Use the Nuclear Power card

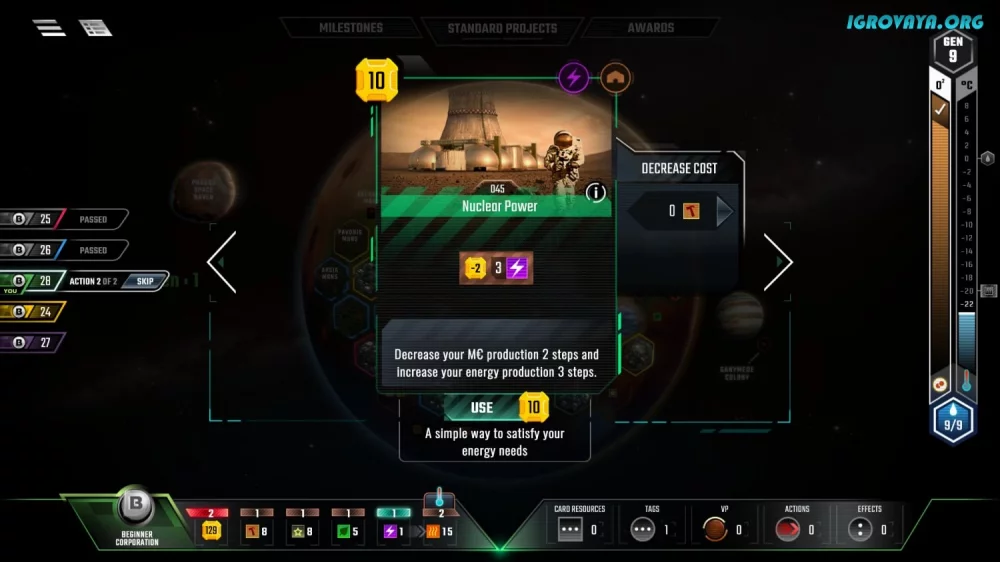click(495, 407)
